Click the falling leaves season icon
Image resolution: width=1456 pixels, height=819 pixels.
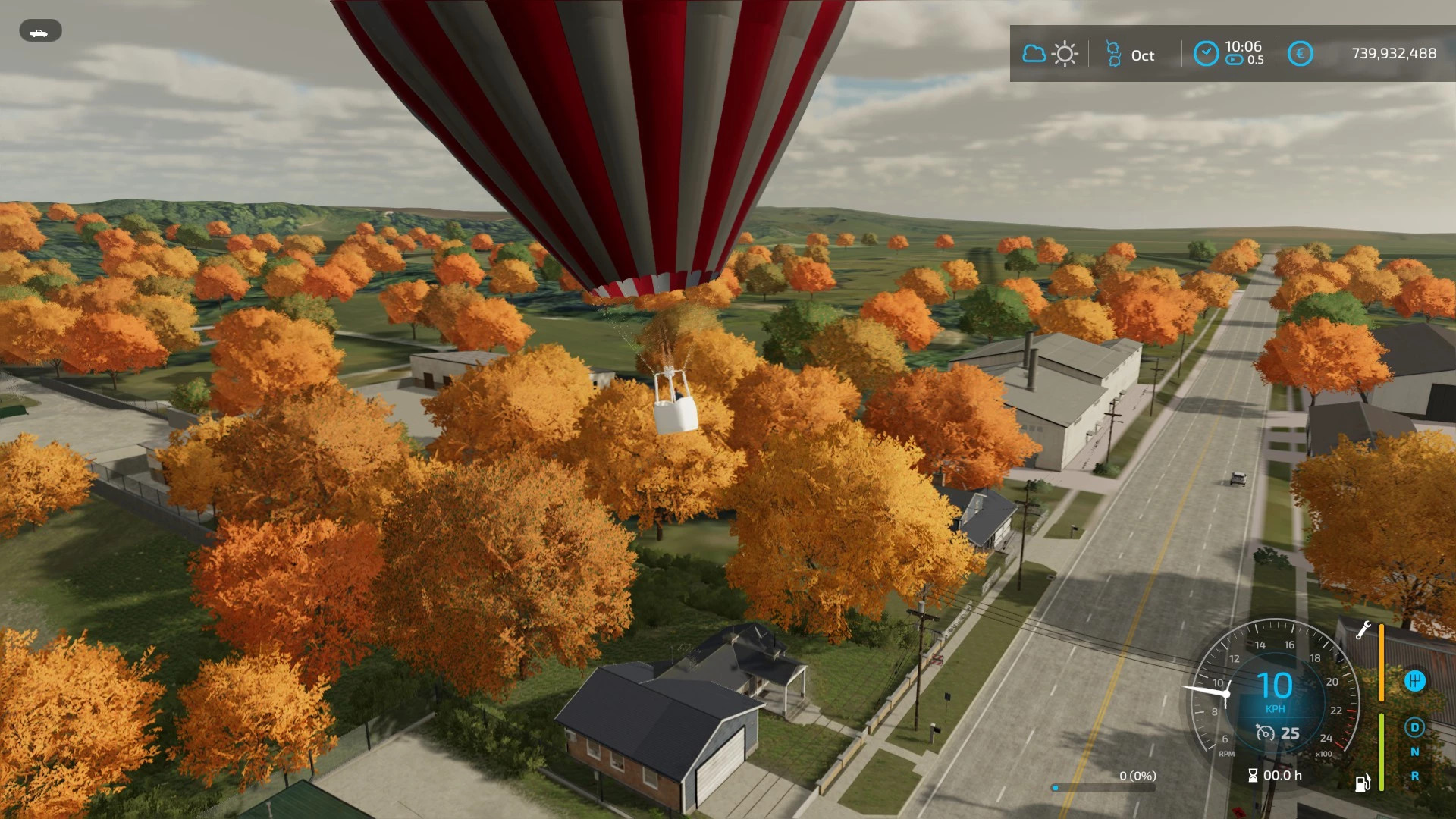tap(1113, 53)
